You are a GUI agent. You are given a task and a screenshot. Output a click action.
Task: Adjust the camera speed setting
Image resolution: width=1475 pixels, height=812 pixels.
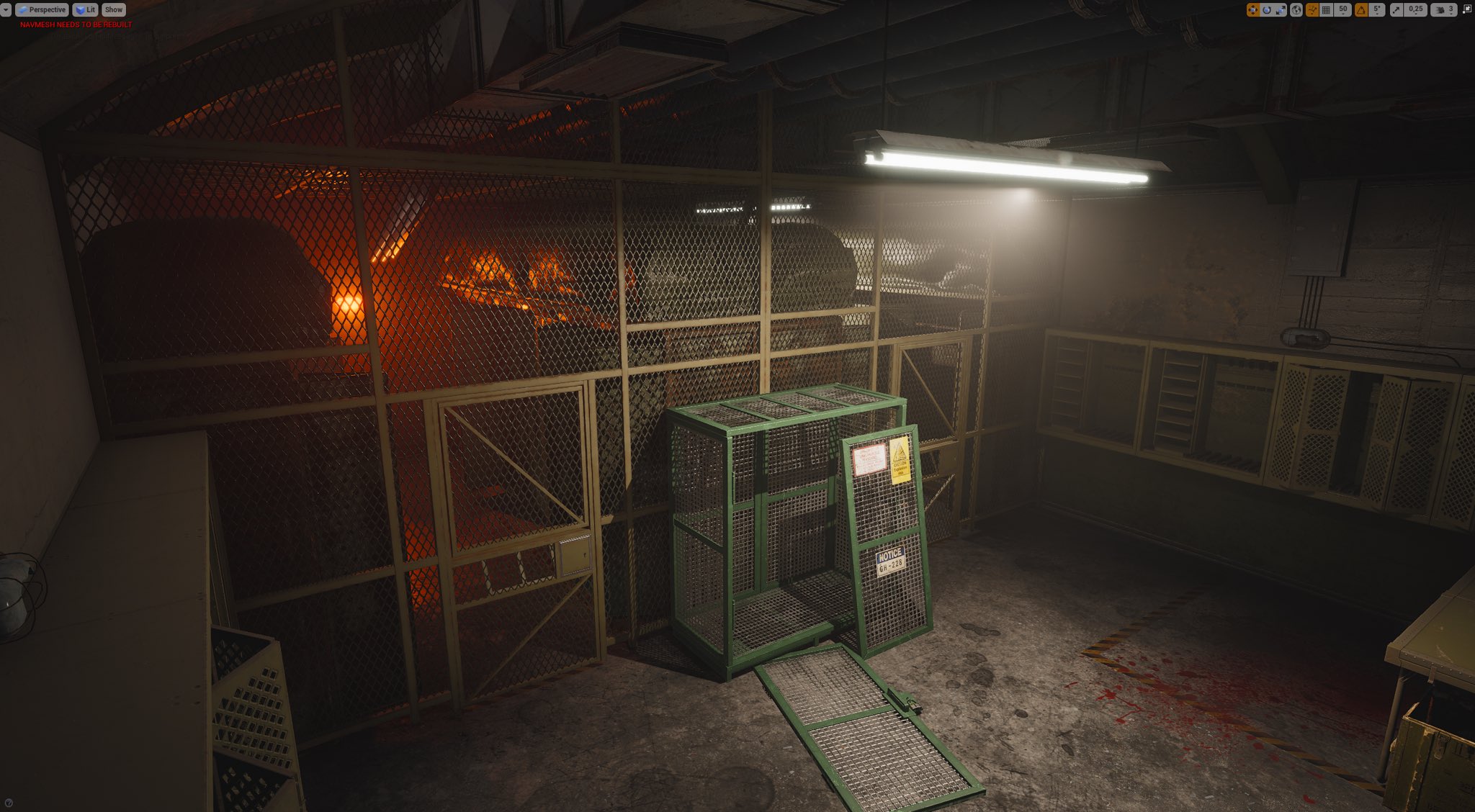[x=1444, y=10]
